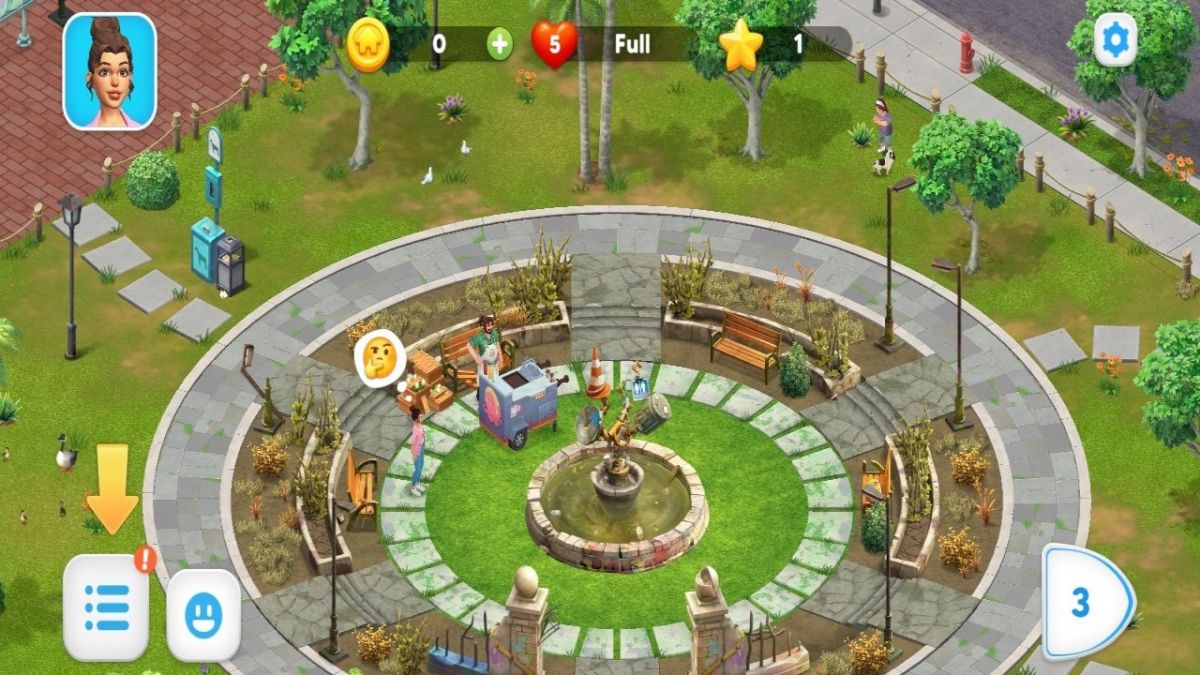Tap the gold house coin icon
This screenshot has width=1200, height=675.
368,45
